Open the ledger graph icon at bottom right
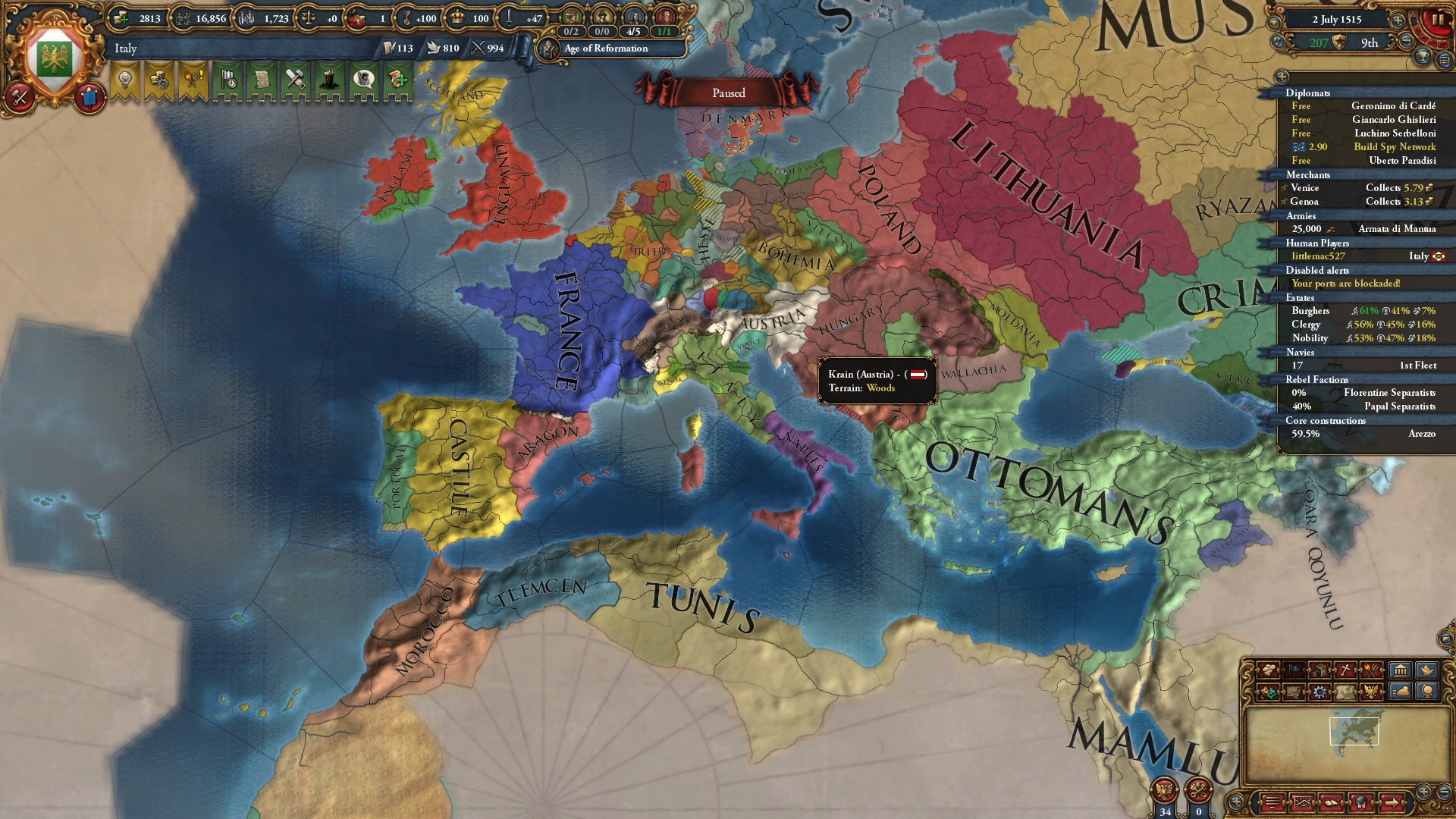The image size is (1456, 819). 1303,802
